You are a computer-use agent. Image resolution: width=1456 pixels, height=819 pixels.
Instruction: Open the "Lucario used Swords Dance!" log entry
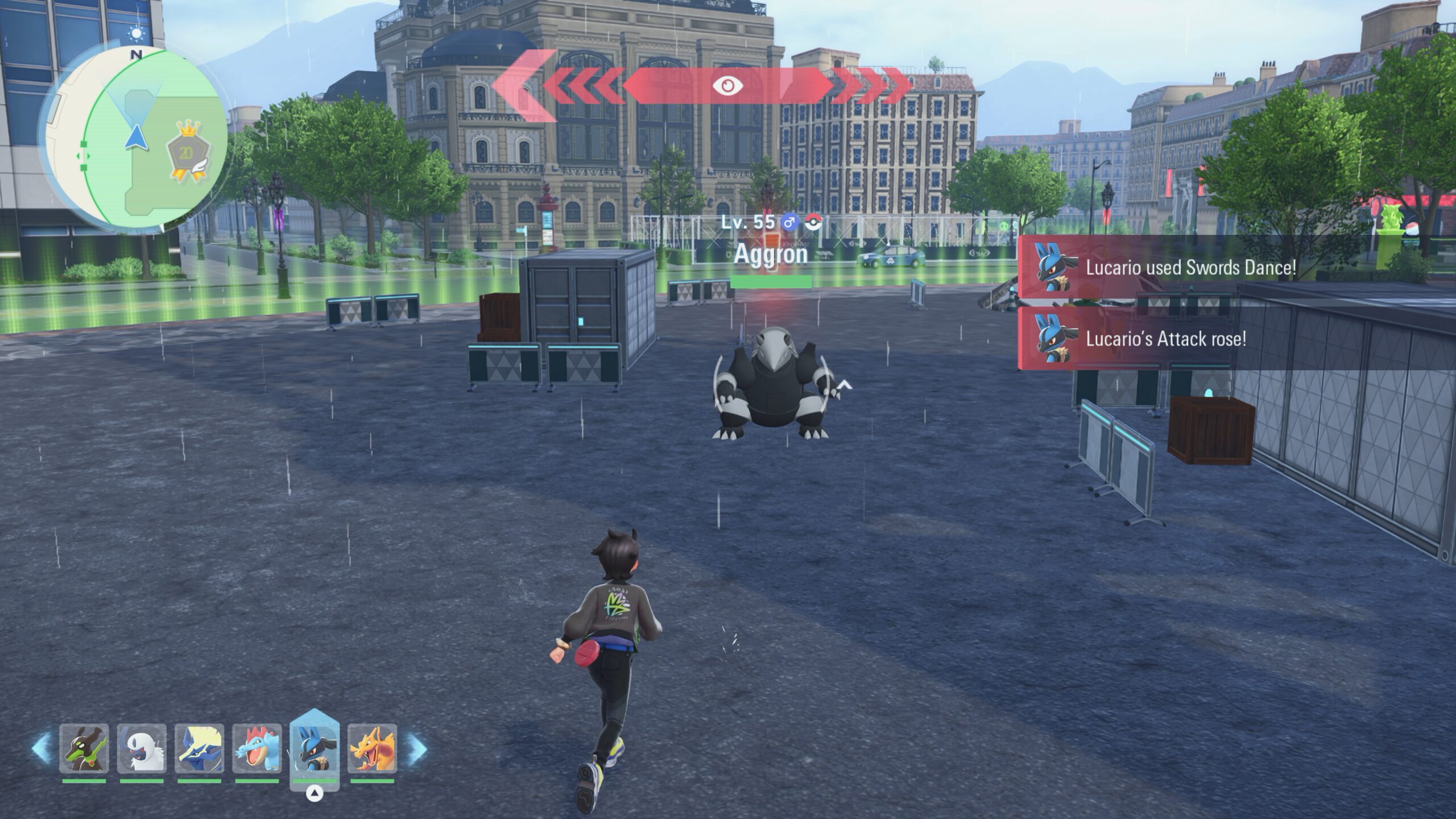(1190, 267)
